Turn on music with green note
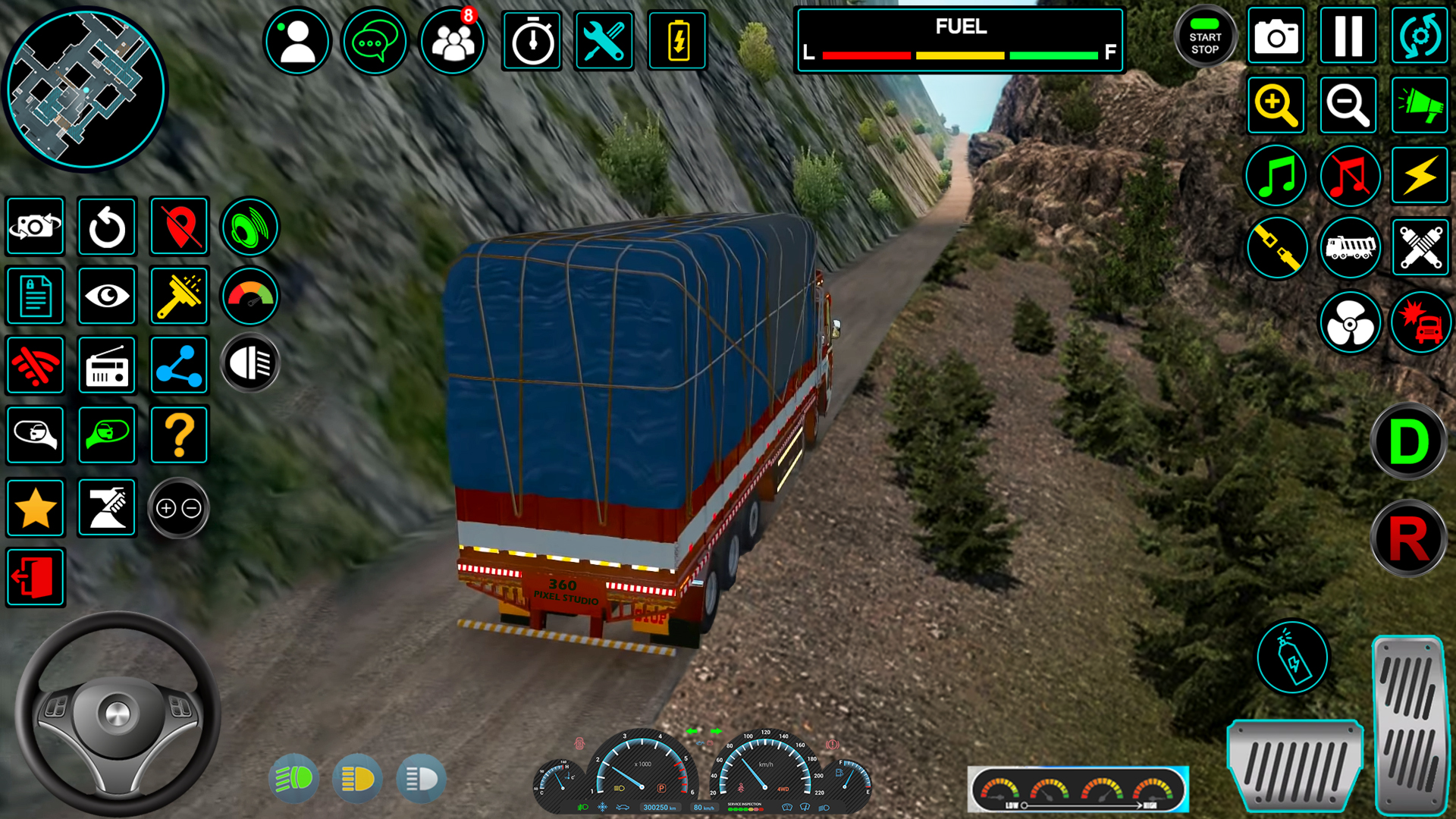Viewport: 1456px width, 819px height. click(1276, 176)
